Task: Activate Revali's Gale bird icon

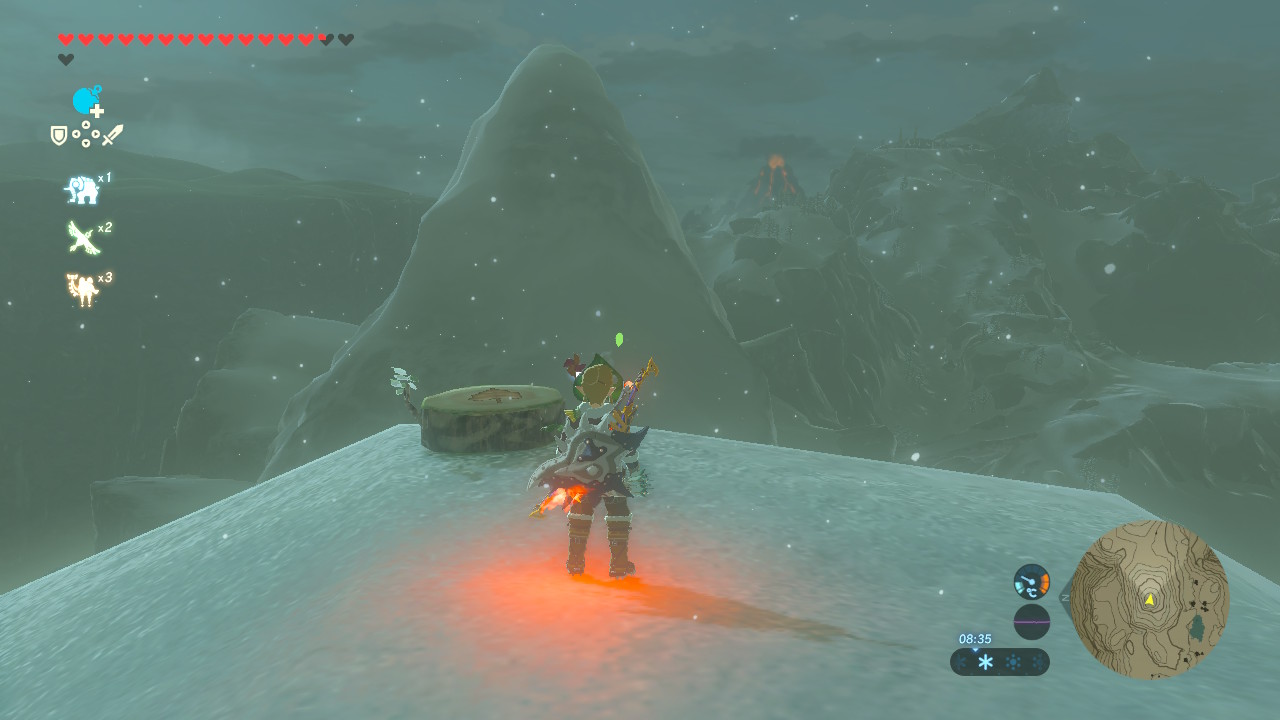Action: [x=82, y=238]
